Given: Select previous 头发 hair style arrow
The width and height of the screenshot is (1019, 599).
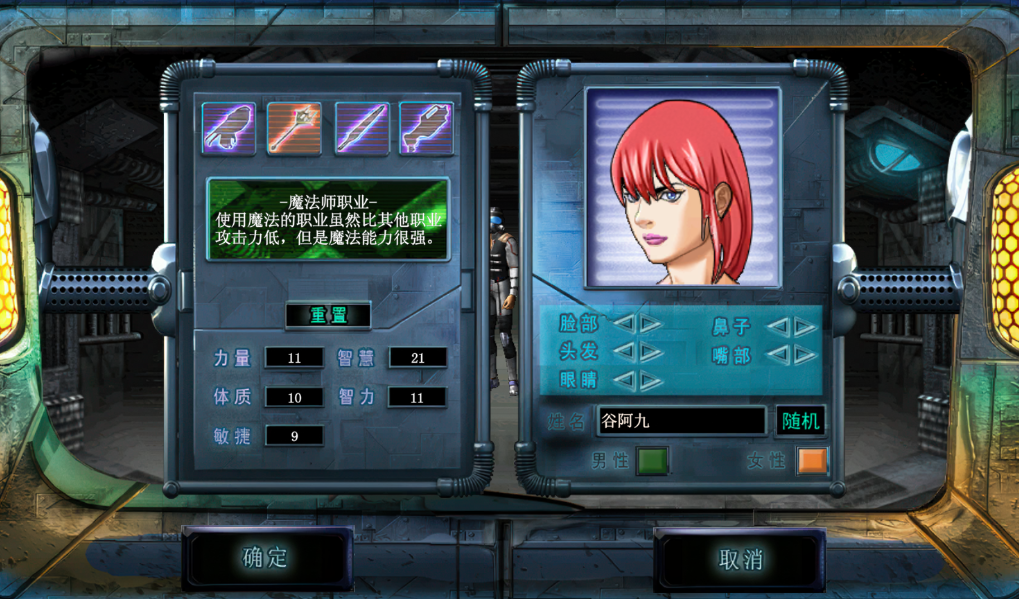Looking at the screenshot, I should click(623, 352).
